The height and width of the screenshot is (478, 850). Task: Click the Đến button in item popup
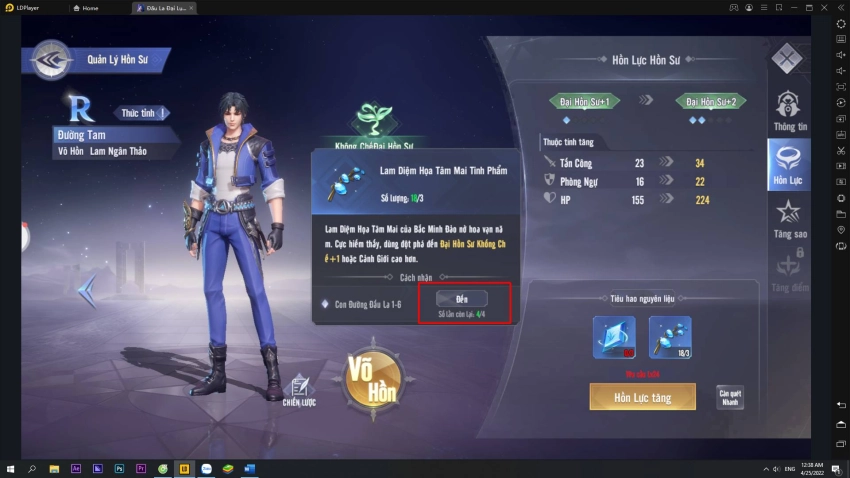461,299
